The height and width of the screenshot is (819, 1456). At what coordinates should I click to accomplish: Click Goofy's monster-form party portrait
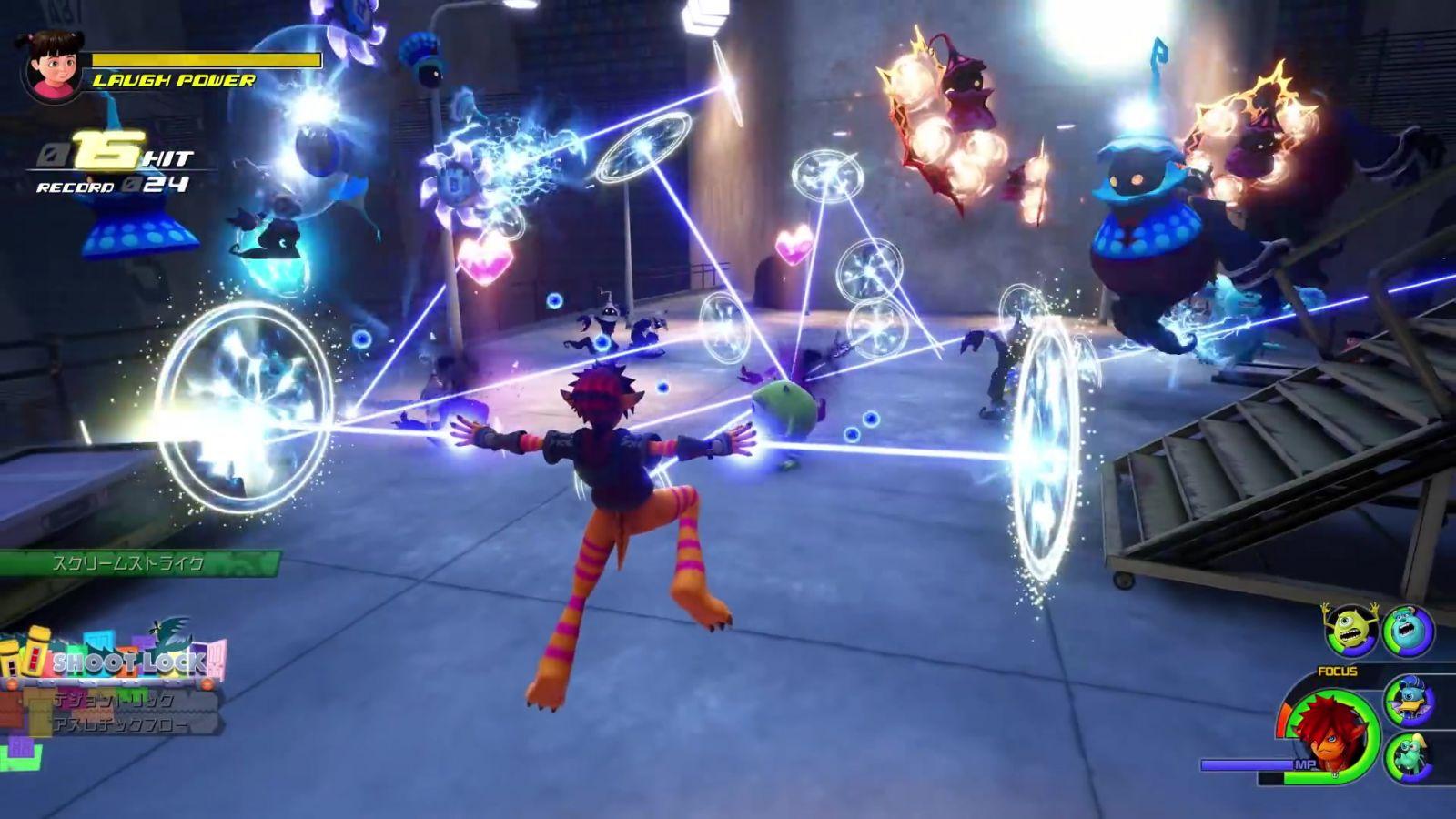pos(1409,755)
